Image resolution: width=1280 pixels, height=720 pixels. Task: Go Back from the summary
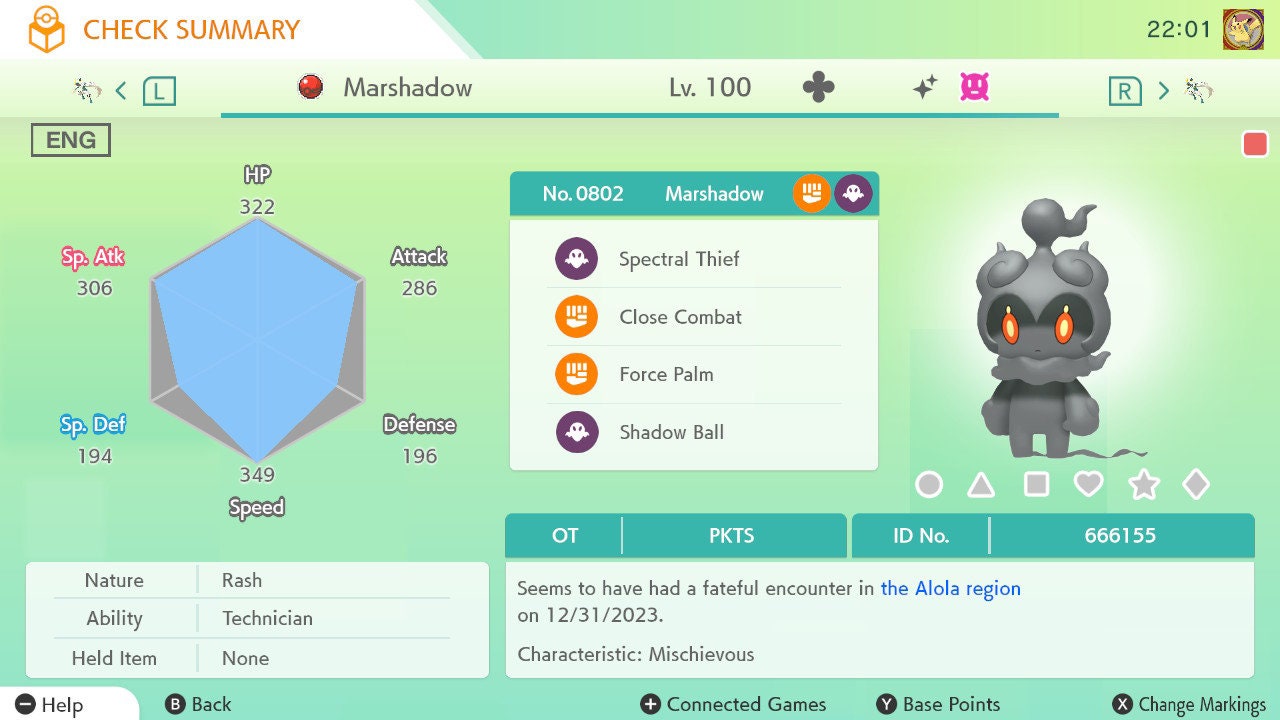[198, 705]
